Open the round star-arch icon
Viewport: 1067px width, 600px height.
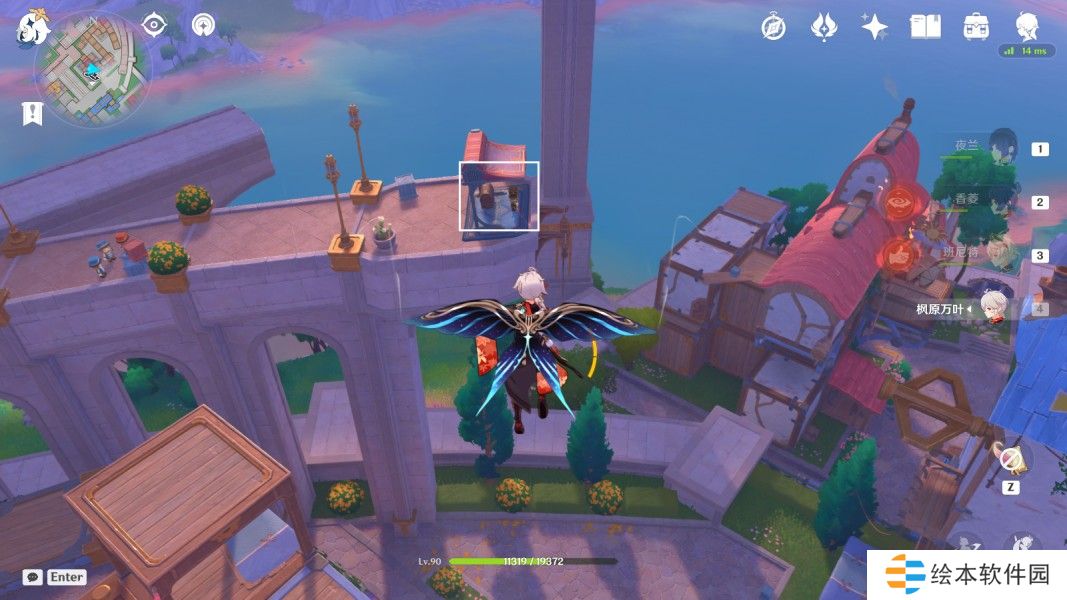tap(204, 25)
